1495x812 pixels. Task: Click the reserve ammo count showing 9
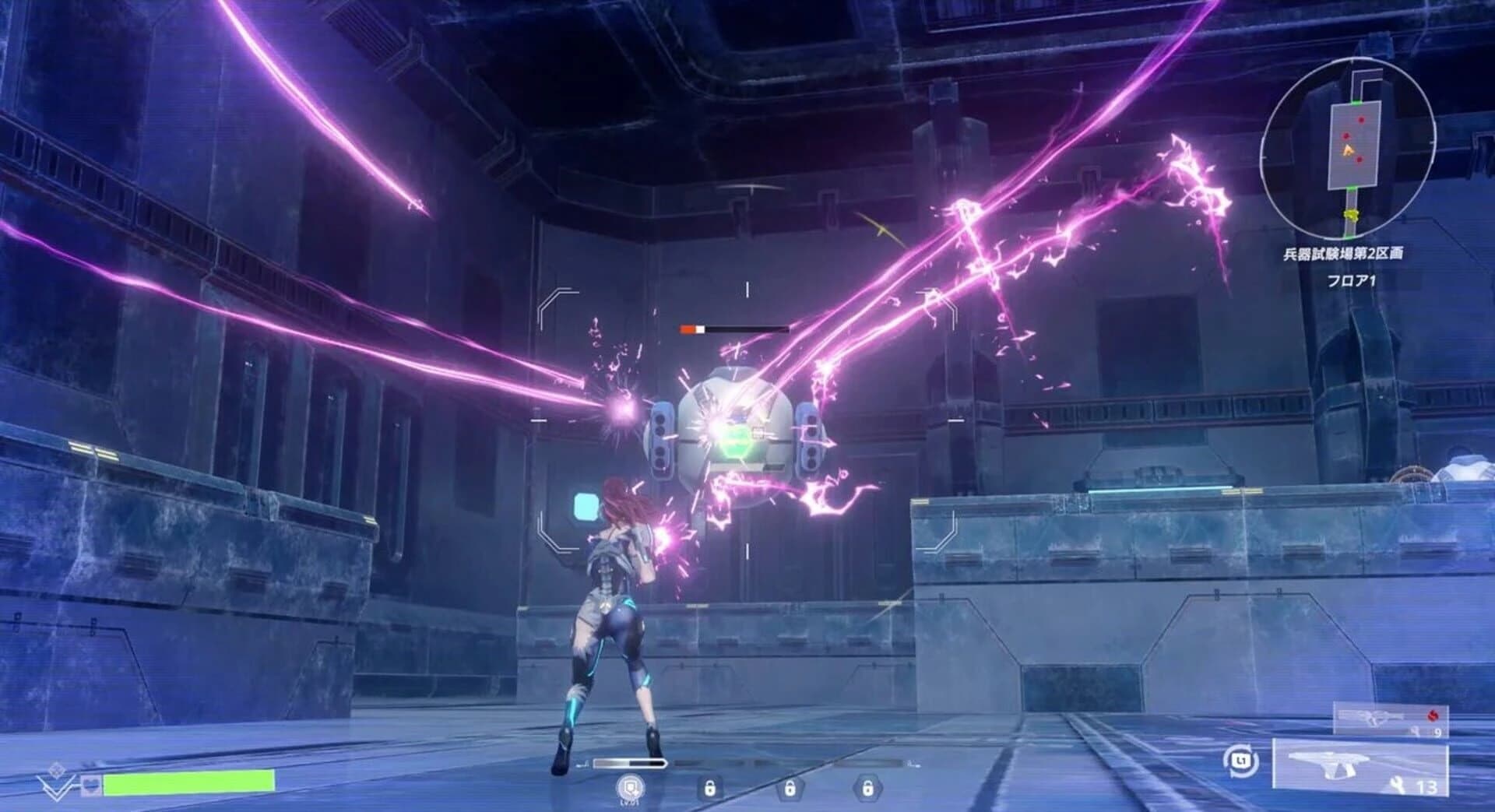(1438, 732)
